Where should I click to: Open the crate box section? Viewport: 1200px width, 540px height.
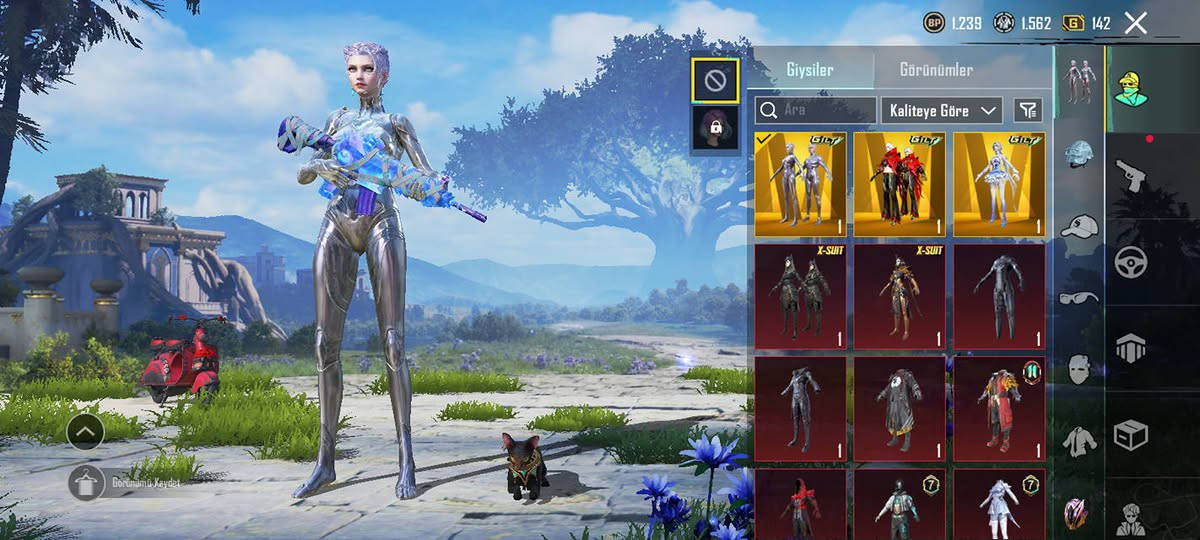pyautogui.click(x=1131, y=435)
